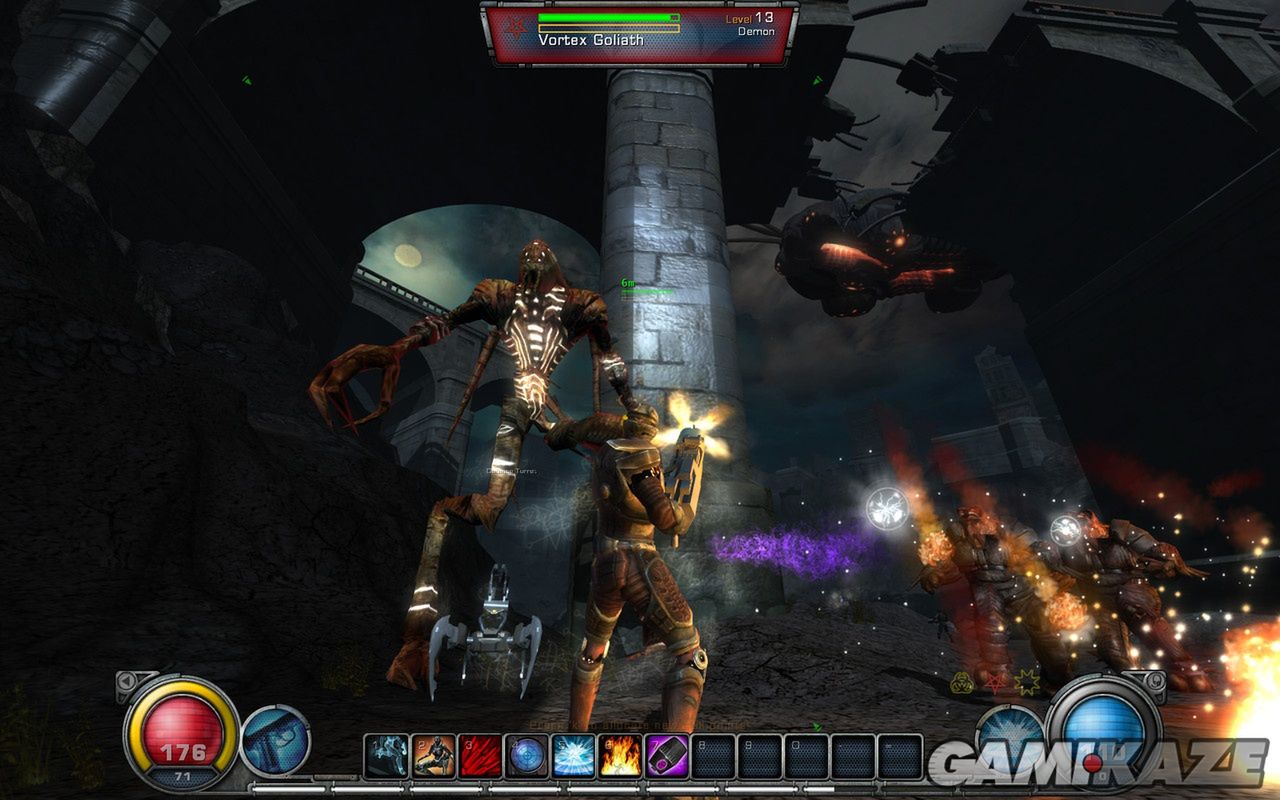The image size is (1280, 800).
Task: Cast the white-blue burst skill in slot 5
Action: [x=573, y=756]
